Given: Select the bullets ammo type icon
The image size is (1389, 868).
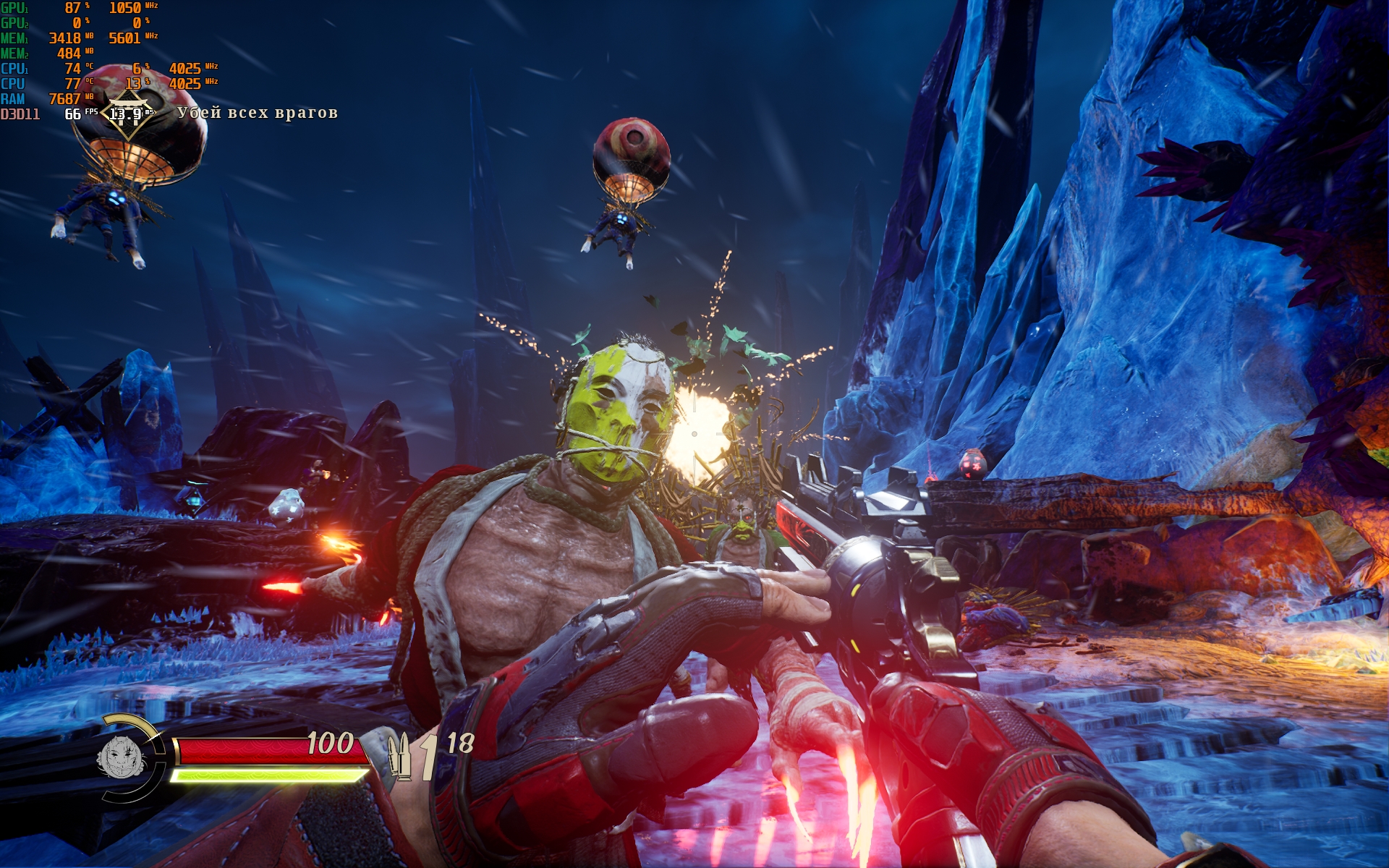Looking at the screenshot, I should pyautogui.click(x=399, y=756).
